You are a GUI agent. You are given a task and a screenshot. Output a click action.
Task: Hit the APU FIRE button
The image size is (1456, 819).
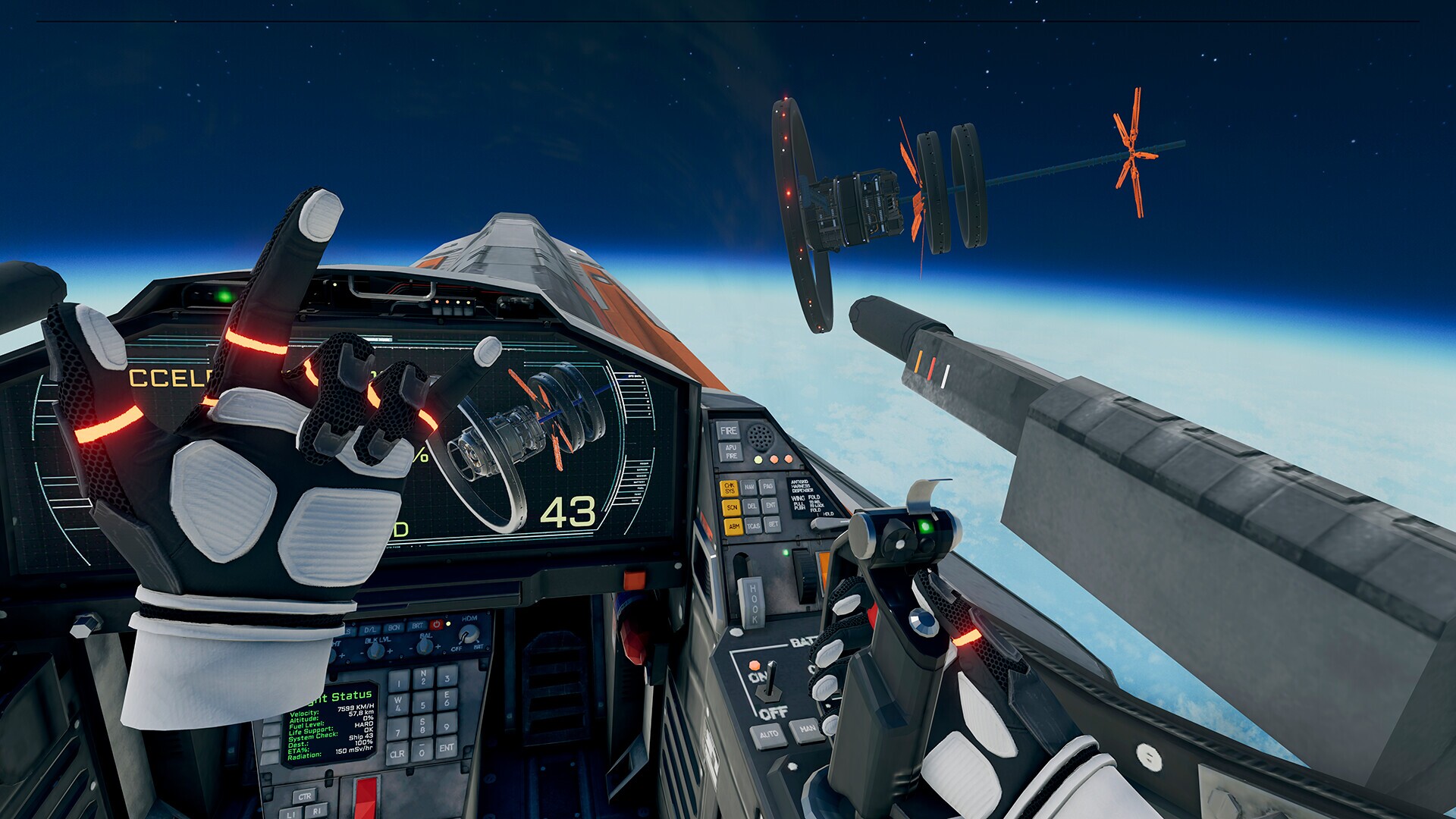[730, 452]
